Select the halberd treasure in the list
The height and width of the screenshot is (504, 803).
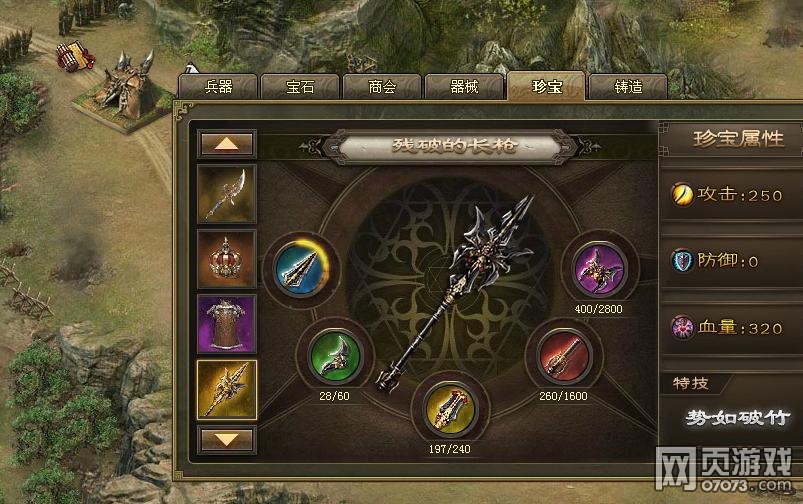tap(227, 193)
